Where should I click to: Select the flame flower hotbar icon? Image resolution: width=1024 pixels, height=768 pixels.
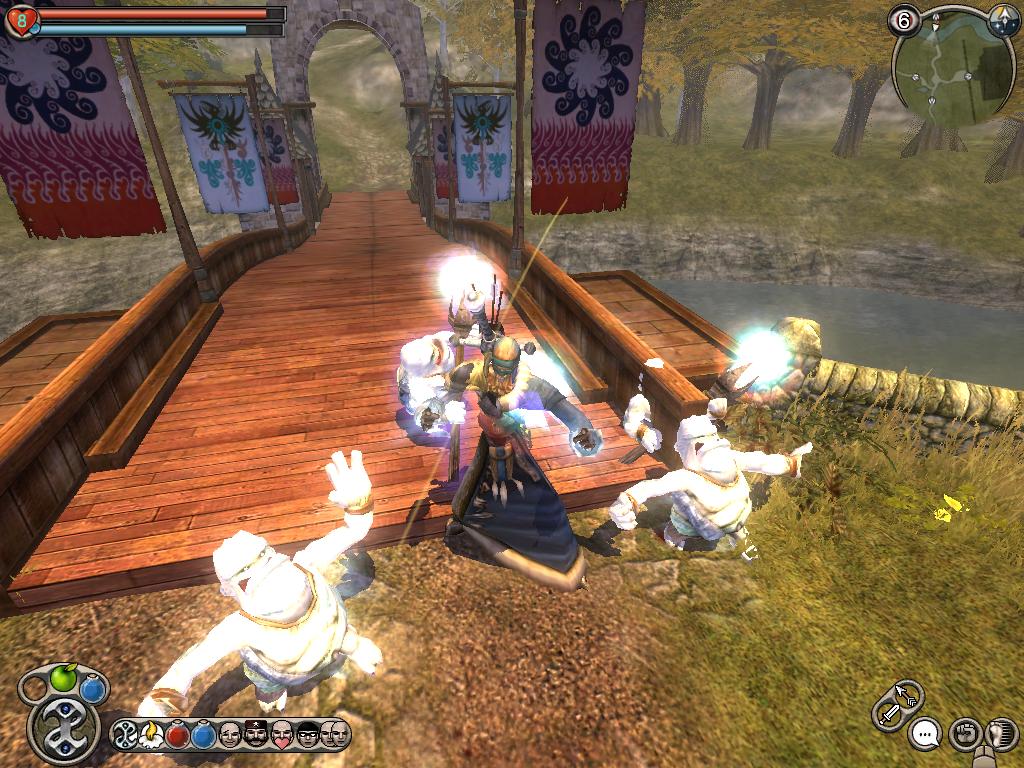(x=152, y=736)
